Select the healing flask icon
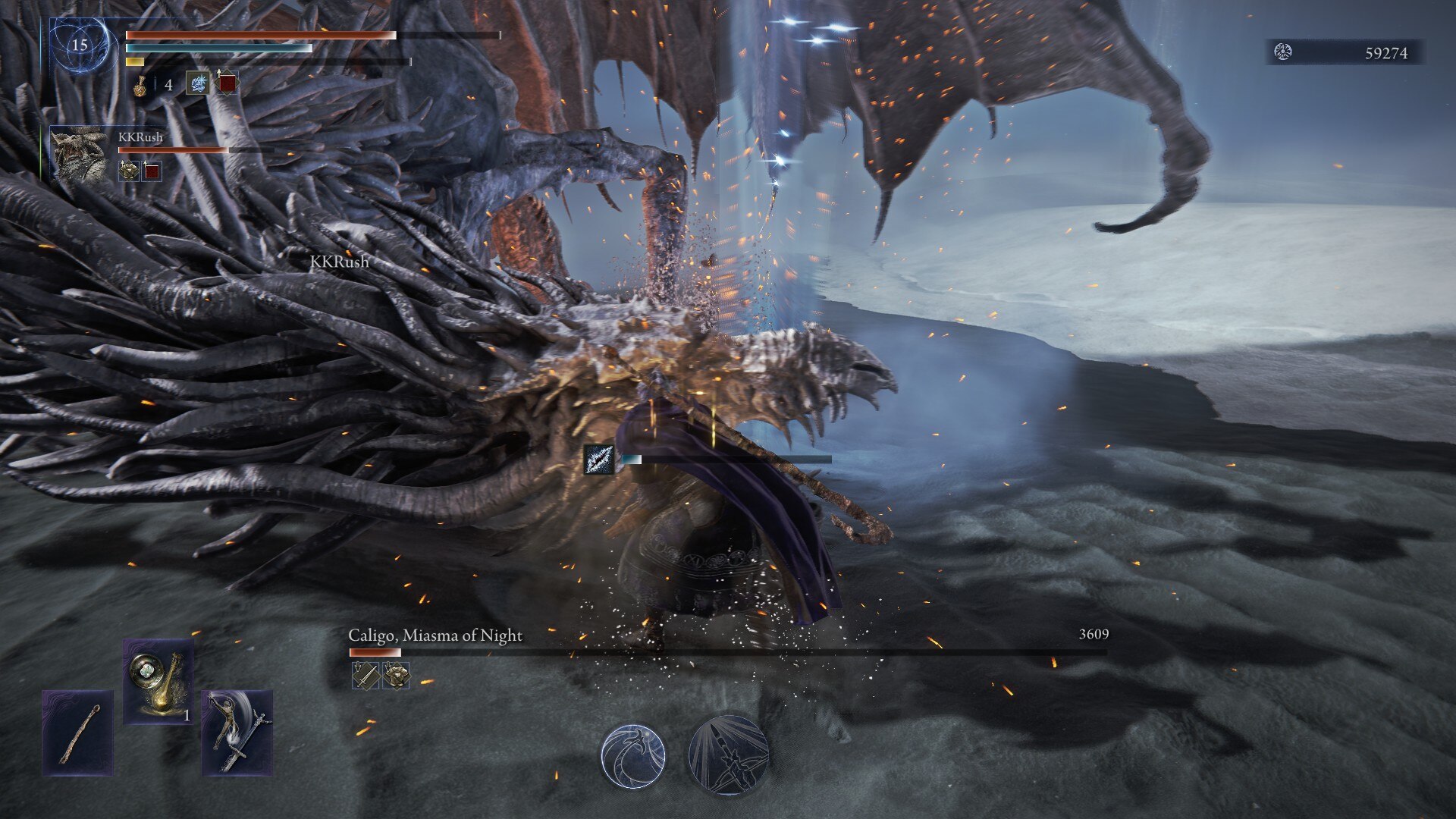1456x819 pixels. pyautogui.click(x=140, y=85)
